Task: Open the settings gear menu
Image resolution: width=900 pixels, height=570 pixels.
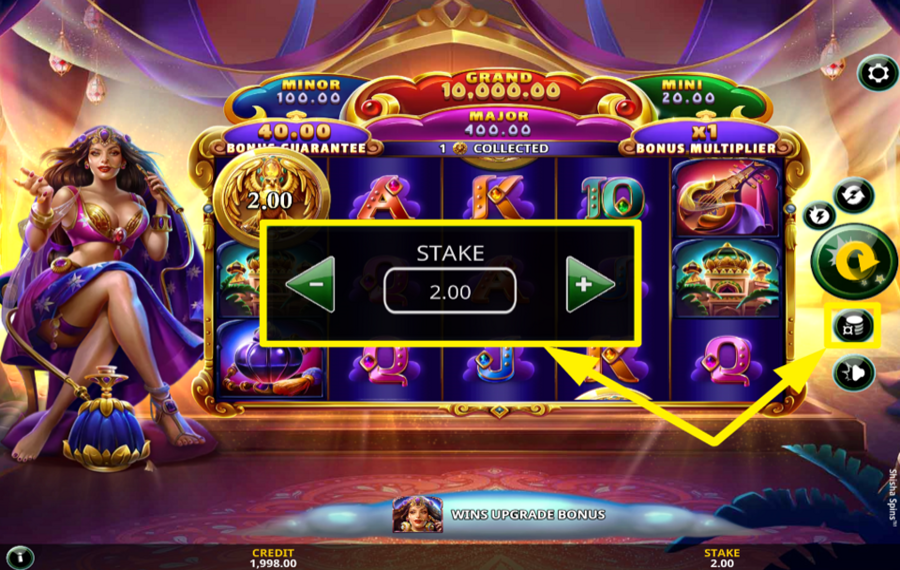Action: [877, 73]
